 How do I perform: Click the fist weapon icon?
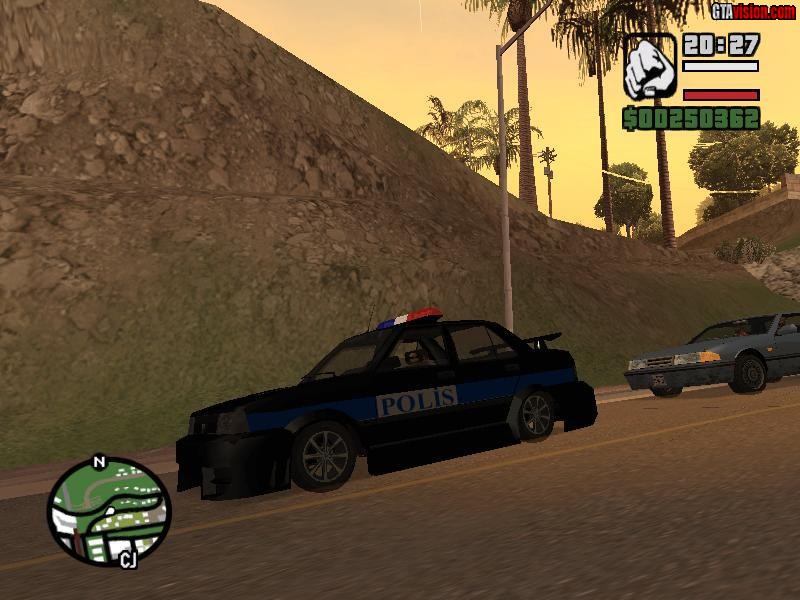[650, 67]
